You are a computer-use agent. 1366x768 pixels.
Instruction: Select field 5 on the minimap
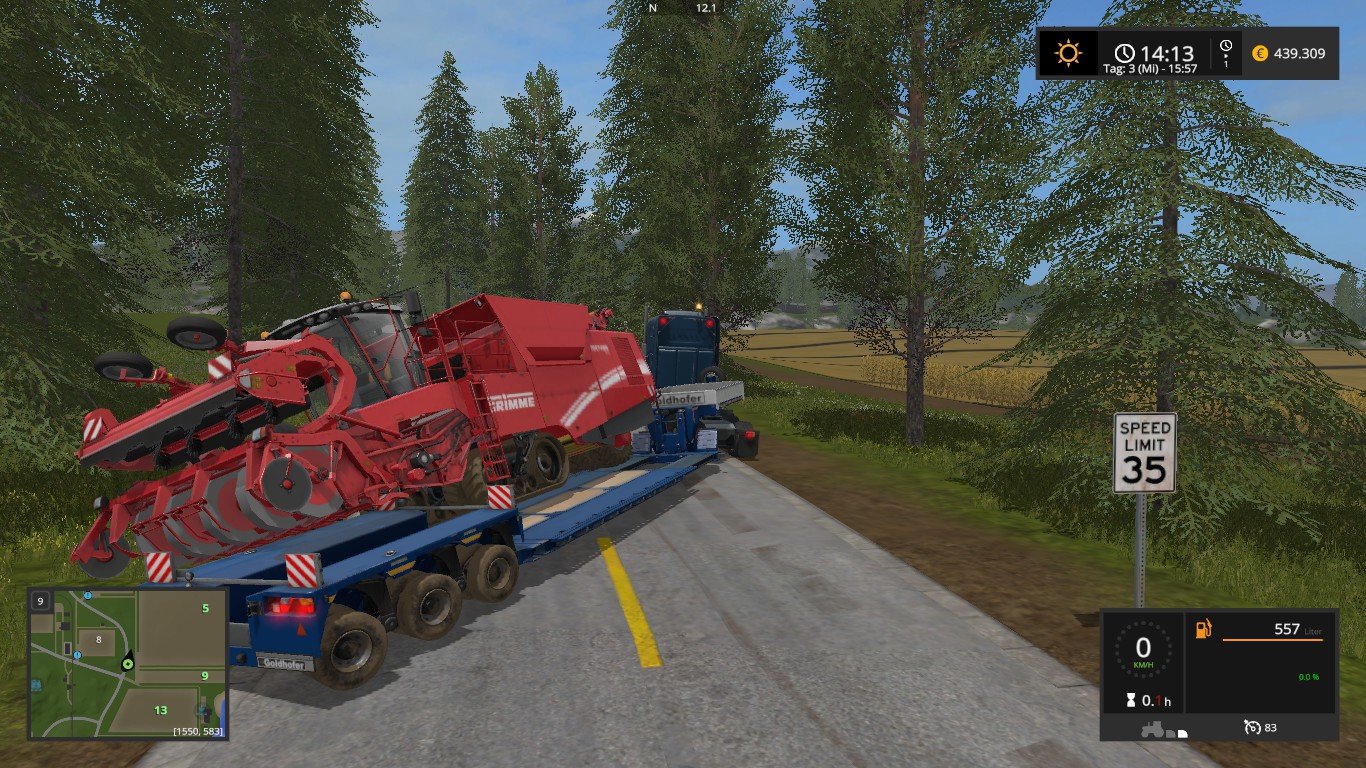pyautogui.click(x=205, y=608)
